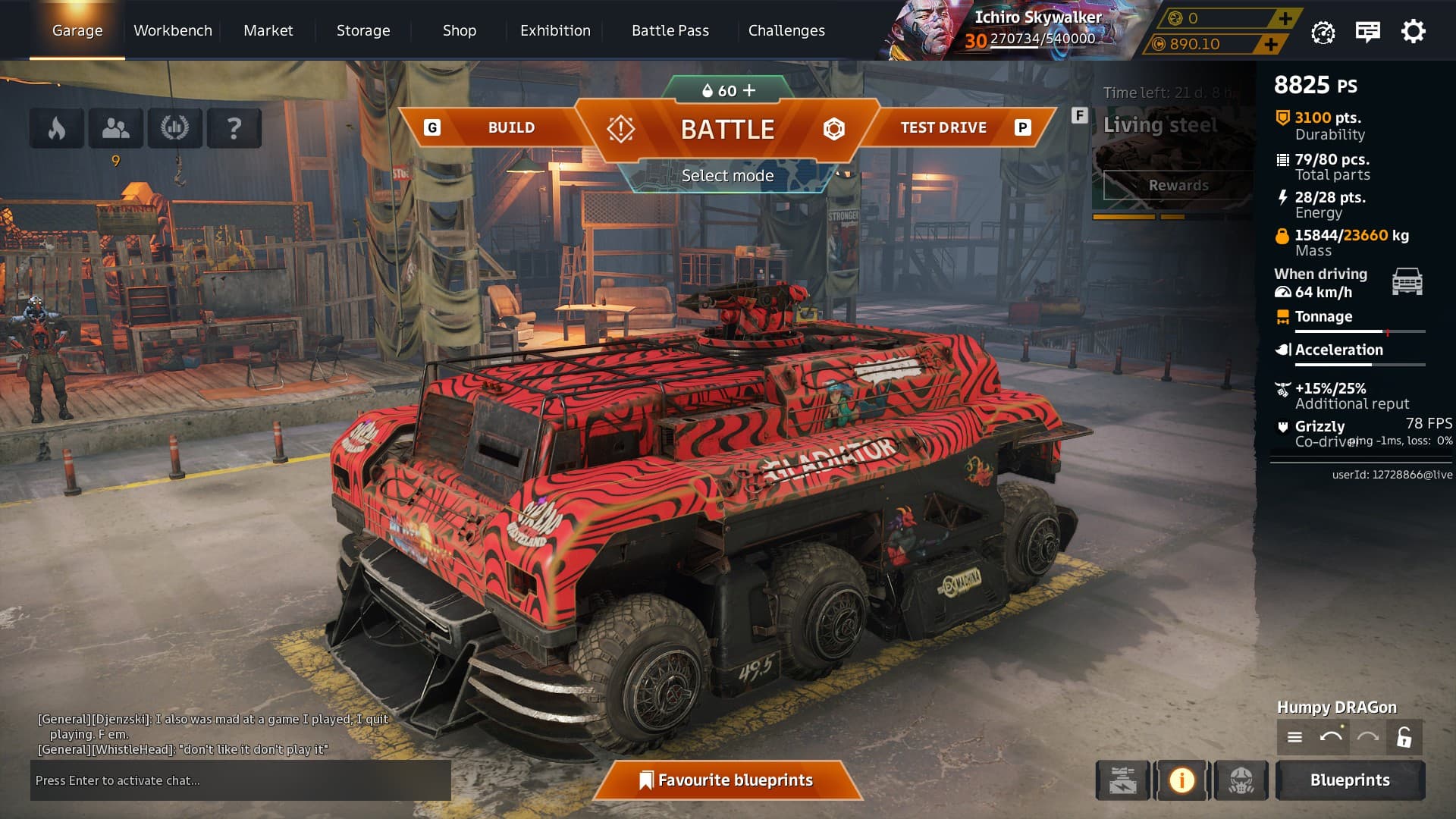Enter BUILD mode

point(510,127)
